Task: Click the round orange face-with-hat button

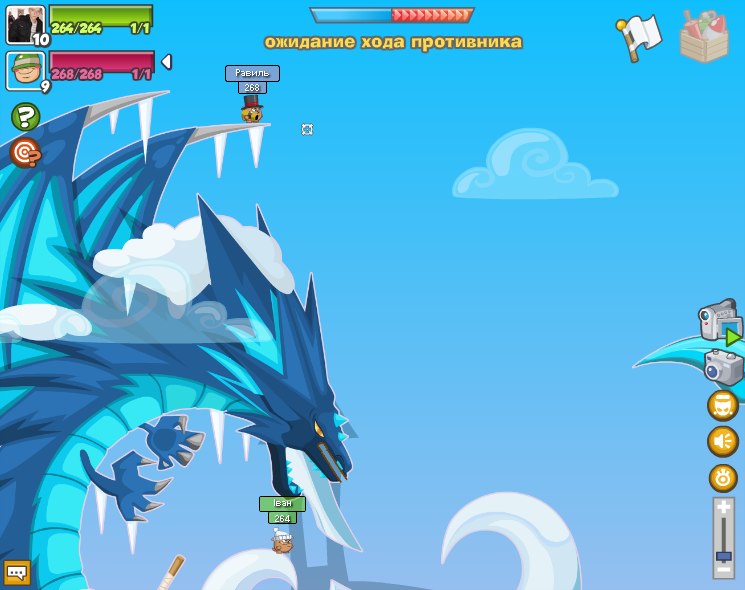Action: point(722,405)
